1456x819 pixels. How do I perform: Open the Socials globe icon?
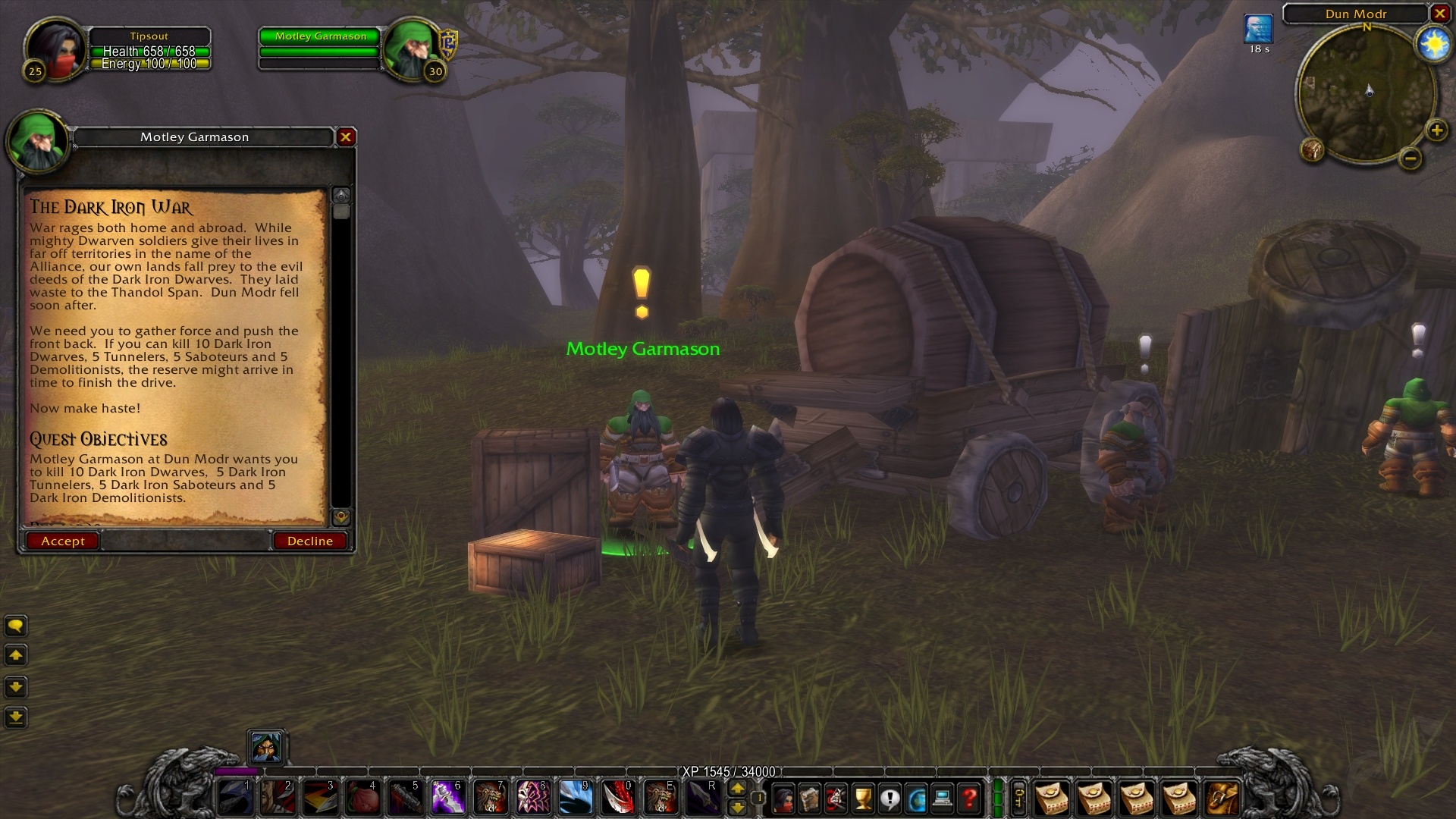coord(916,798)
